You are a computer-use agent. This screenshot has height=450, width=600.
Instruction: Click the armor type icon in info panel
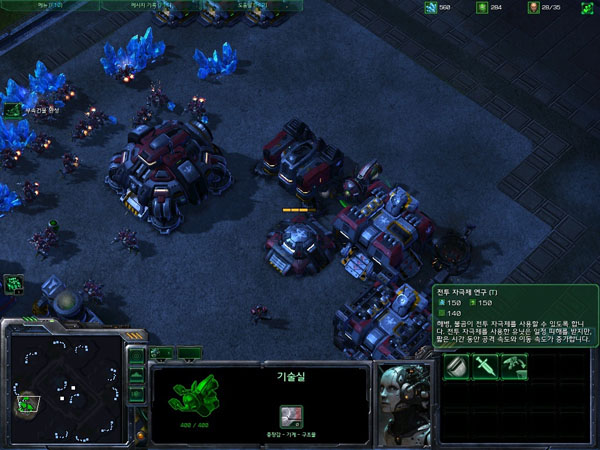pyautogui.click(x=291, y=415)
